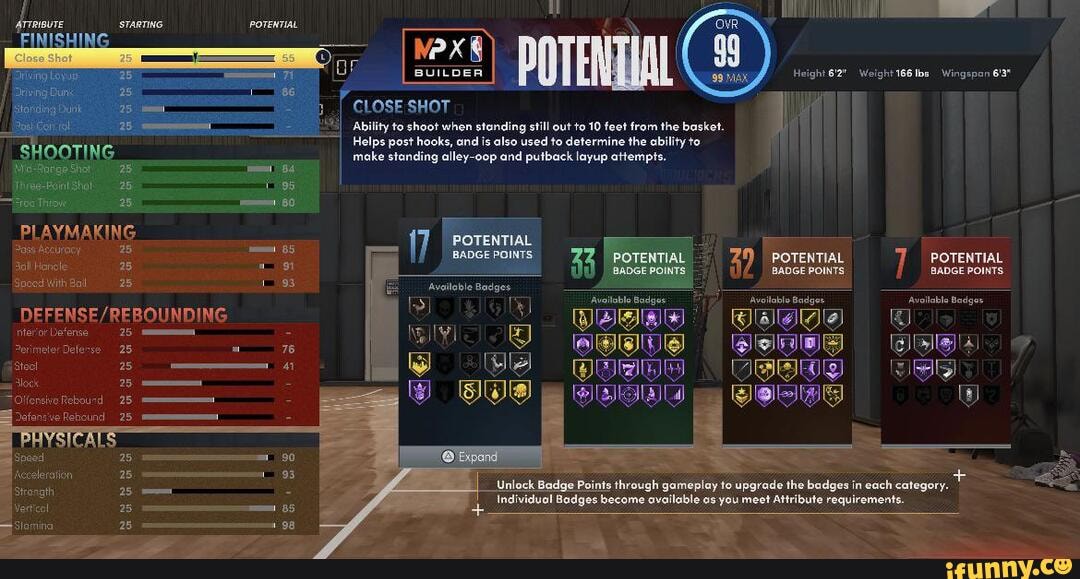Expand the finishing badges panel
This screenshot has height=579, width=1080.
coord(470,457)
